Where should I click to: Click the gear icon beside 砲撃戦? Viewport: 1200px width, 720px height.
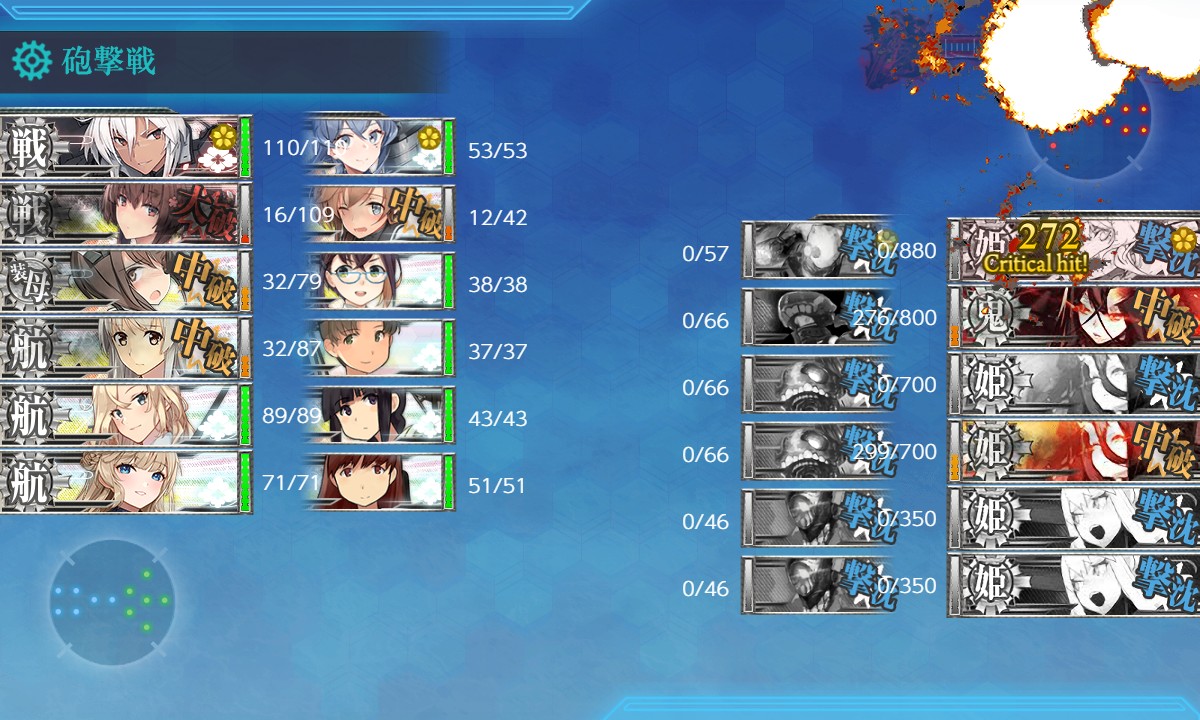31,62
